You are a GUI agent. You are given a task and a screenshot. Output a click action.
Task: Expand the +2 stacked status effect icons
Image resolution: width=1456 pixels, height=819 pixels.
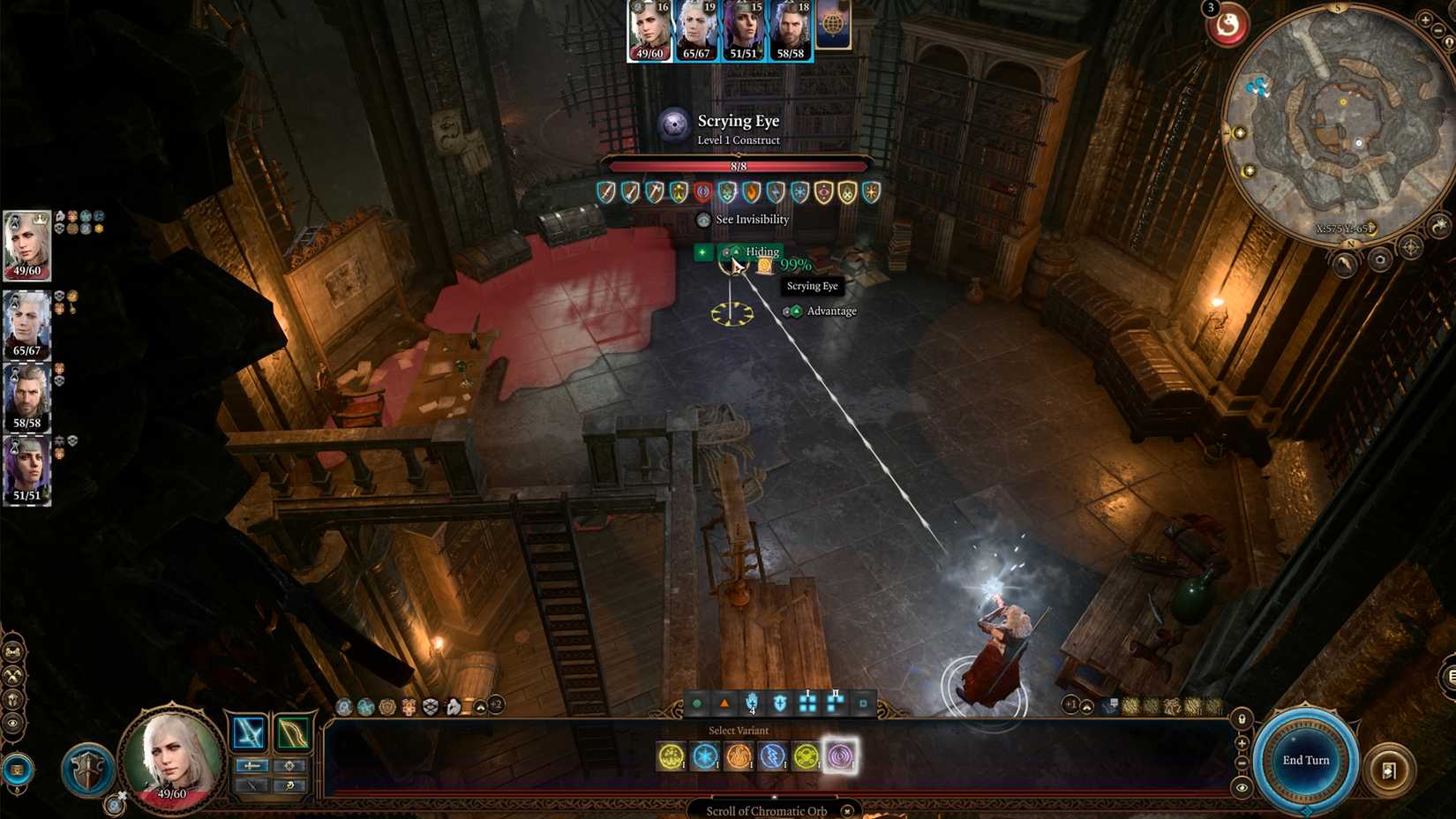[x=496, y=706]
